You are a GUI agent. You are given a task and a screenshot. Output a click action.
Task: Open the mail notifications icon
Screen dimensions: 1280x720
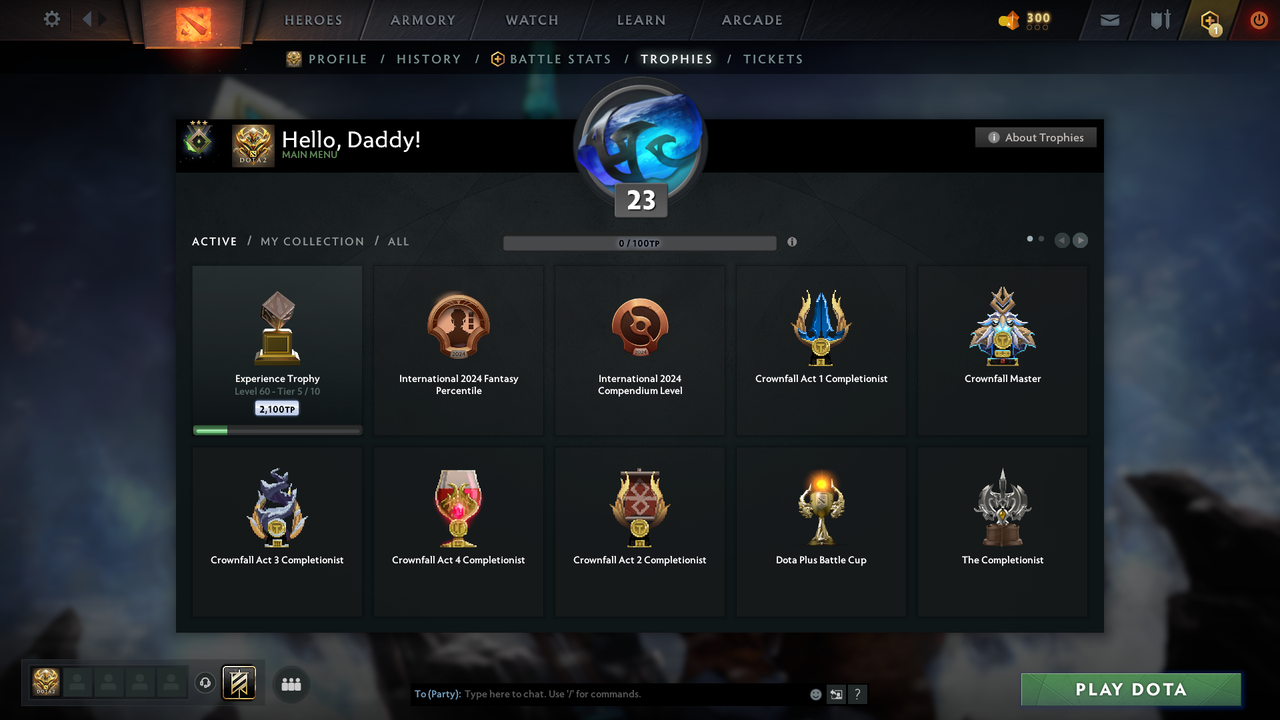click(x=1109, y=20)
